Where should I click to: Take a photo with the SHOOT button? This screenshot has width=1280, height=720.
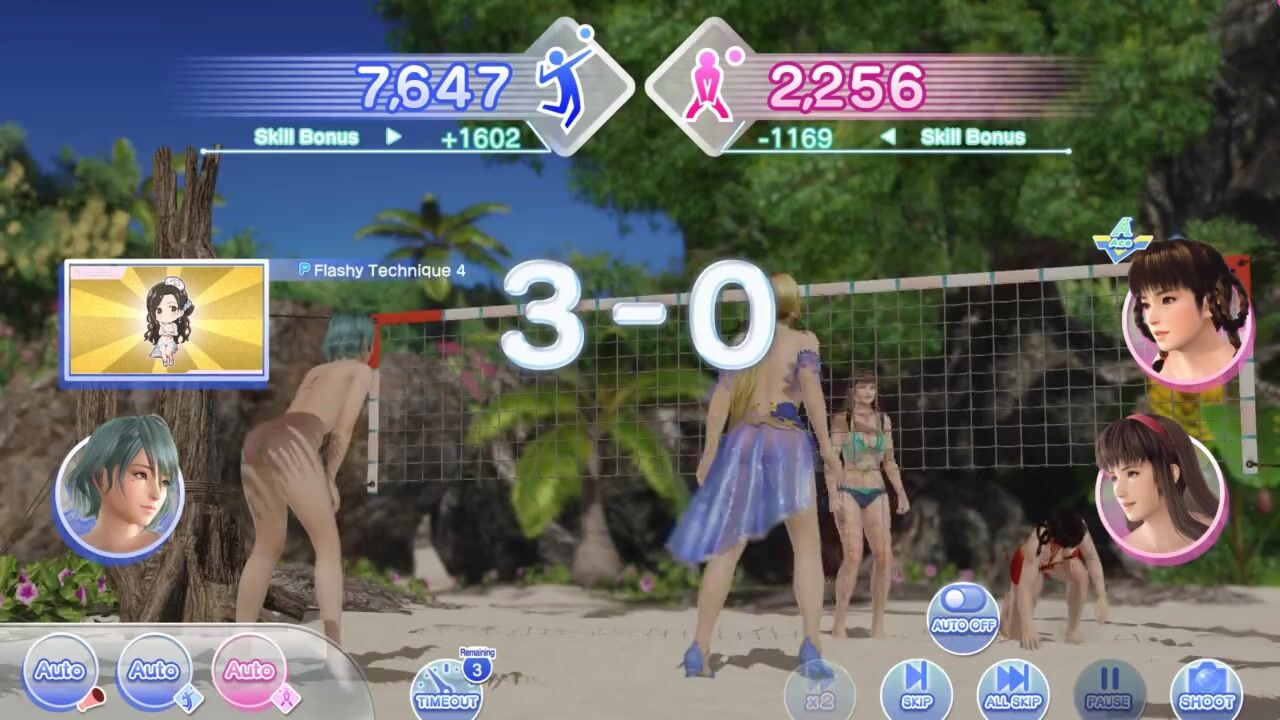click(1206, 690)
